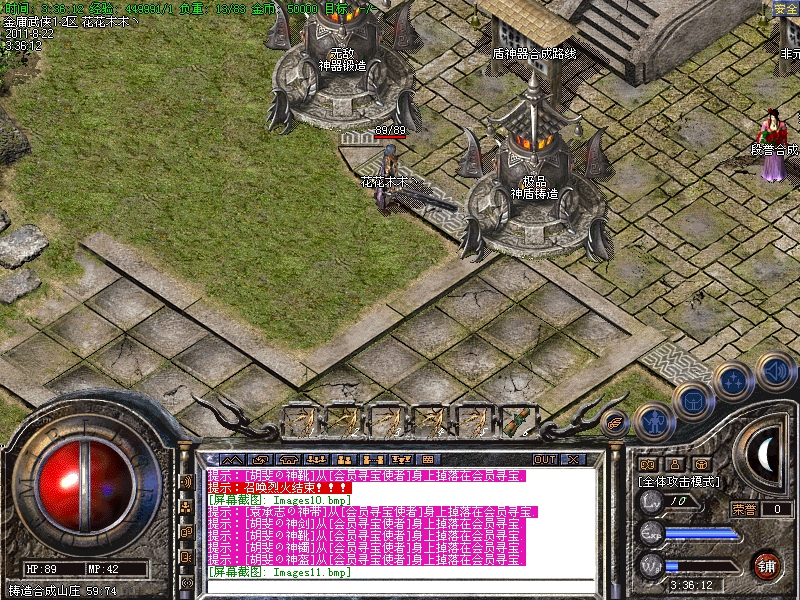Click the OUT button above chat
Screen dimensions: 800x600
coord(545,459)
